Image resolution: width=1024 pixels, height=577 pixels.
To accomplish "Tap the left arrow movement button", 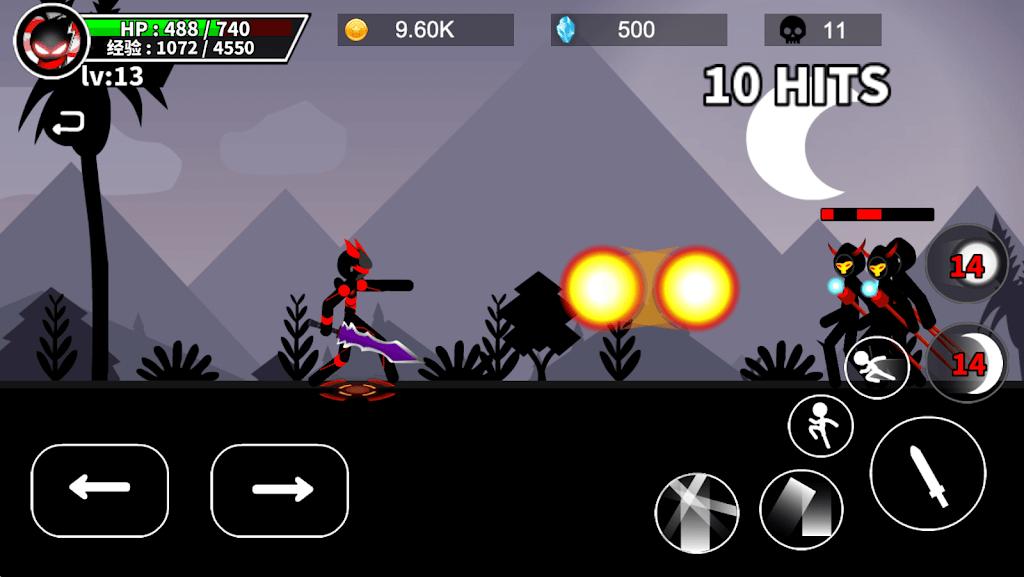I will pos(100,490).
